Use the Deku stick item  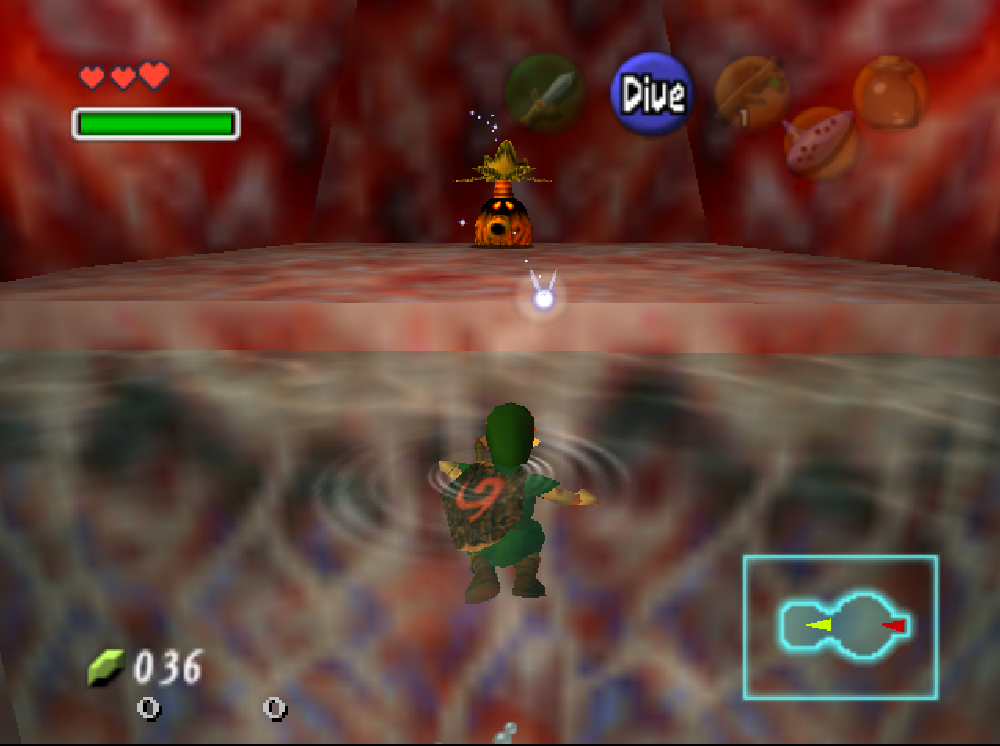752,93
